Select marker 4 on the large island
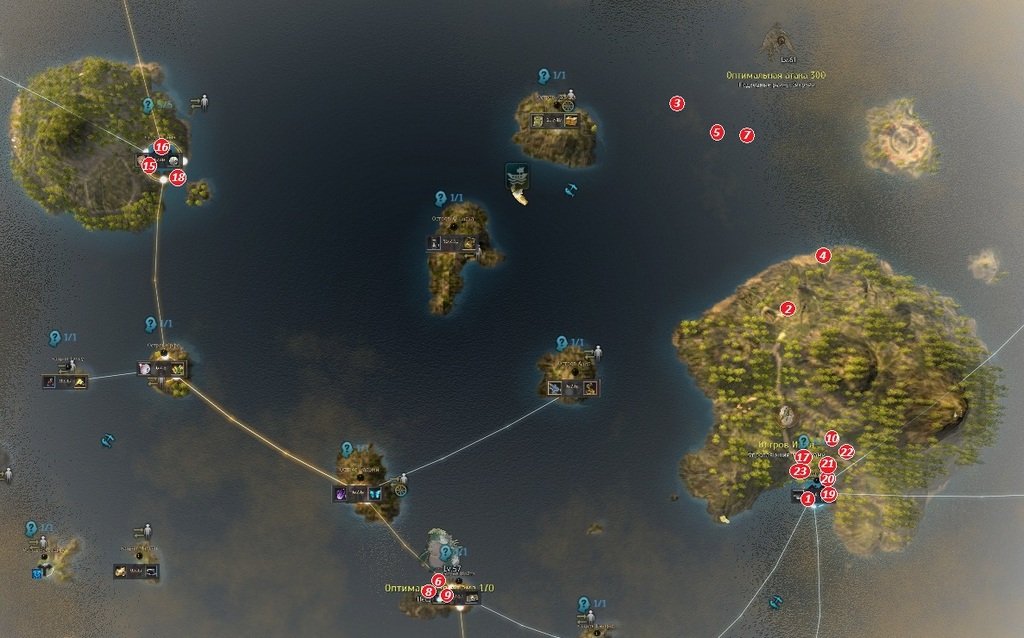1024x638 pixels. [x=823, y=255]
